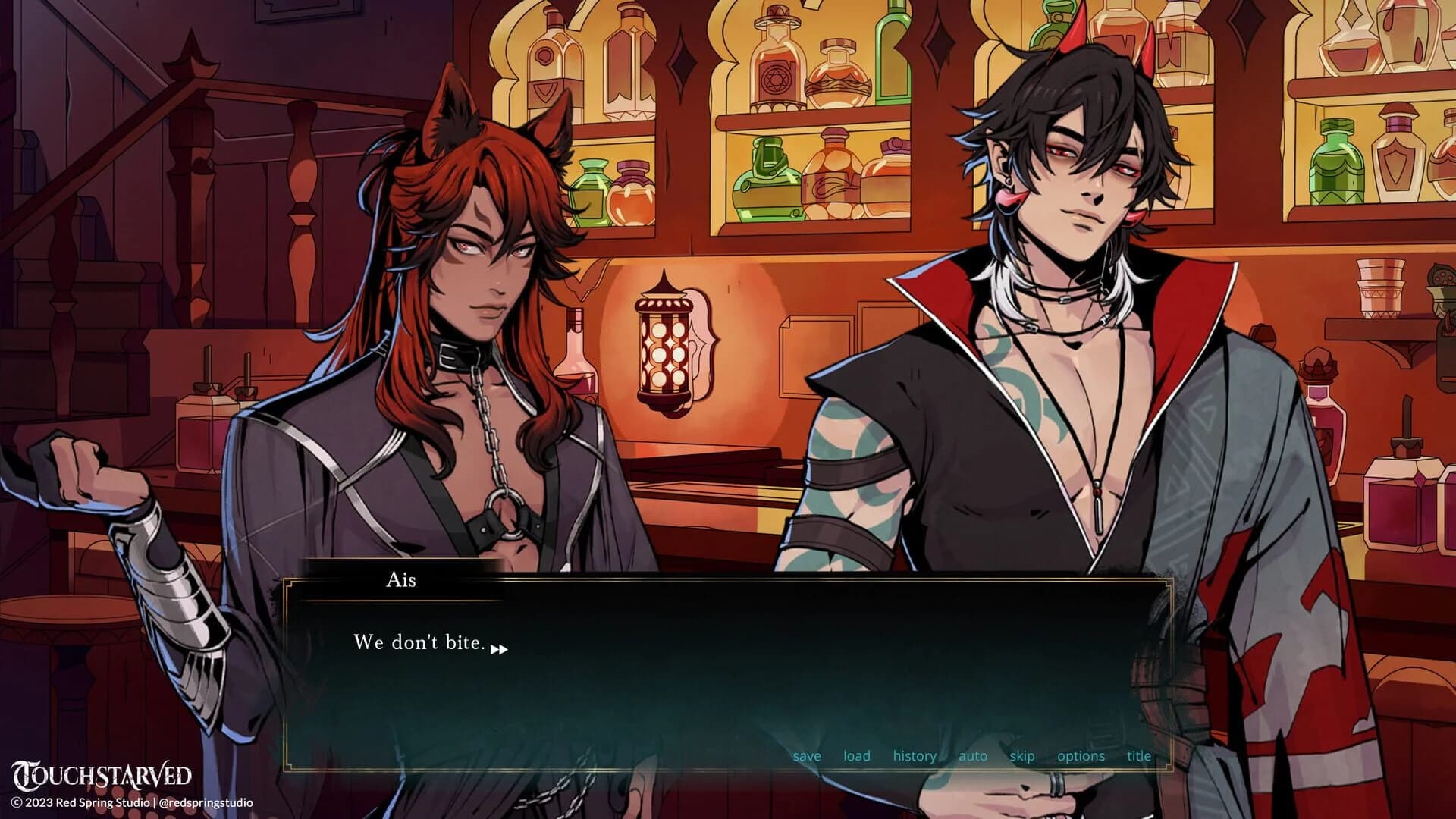Open the save game screen
The height and width of the screenshot is (819, 1456).
(x=806, y=755)
